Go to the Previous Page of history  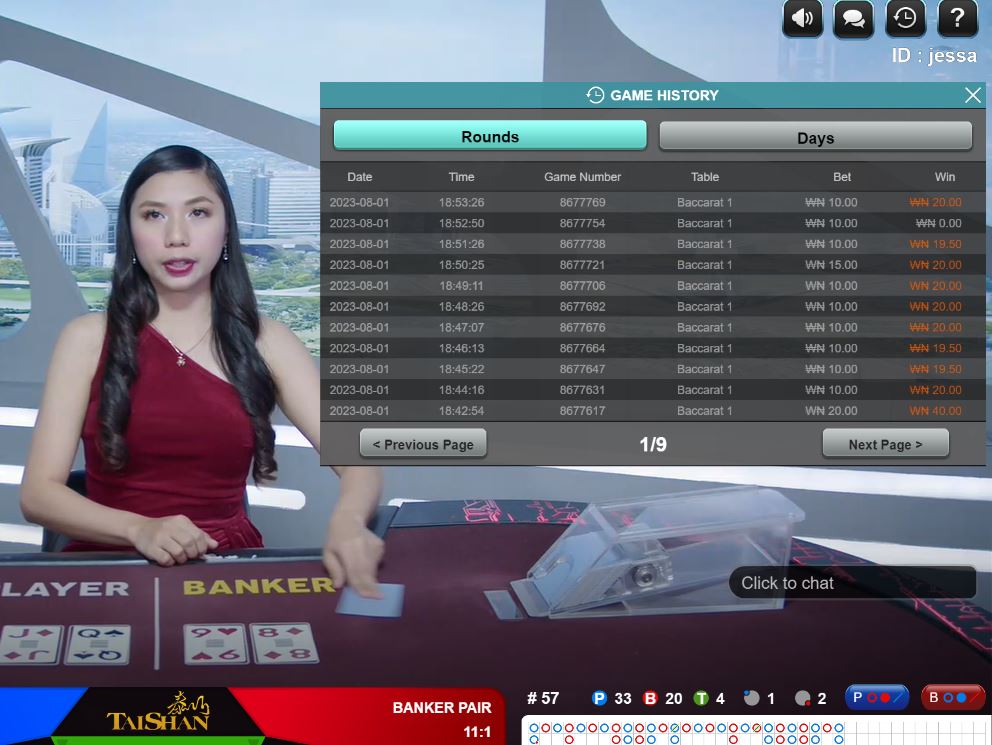pyautogui.click(x=423, y=444)
